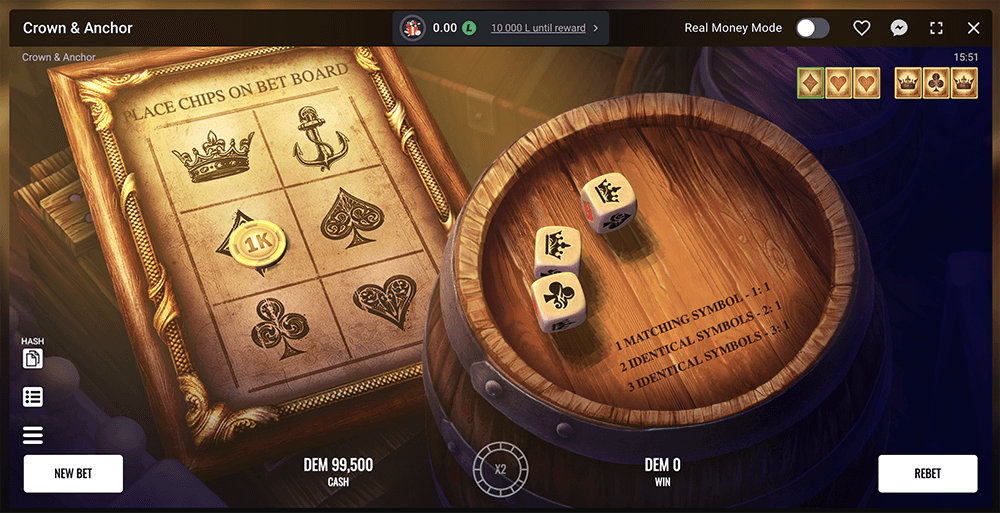Open the 10 000 until reward link
1000x513 pixels.
538,28
